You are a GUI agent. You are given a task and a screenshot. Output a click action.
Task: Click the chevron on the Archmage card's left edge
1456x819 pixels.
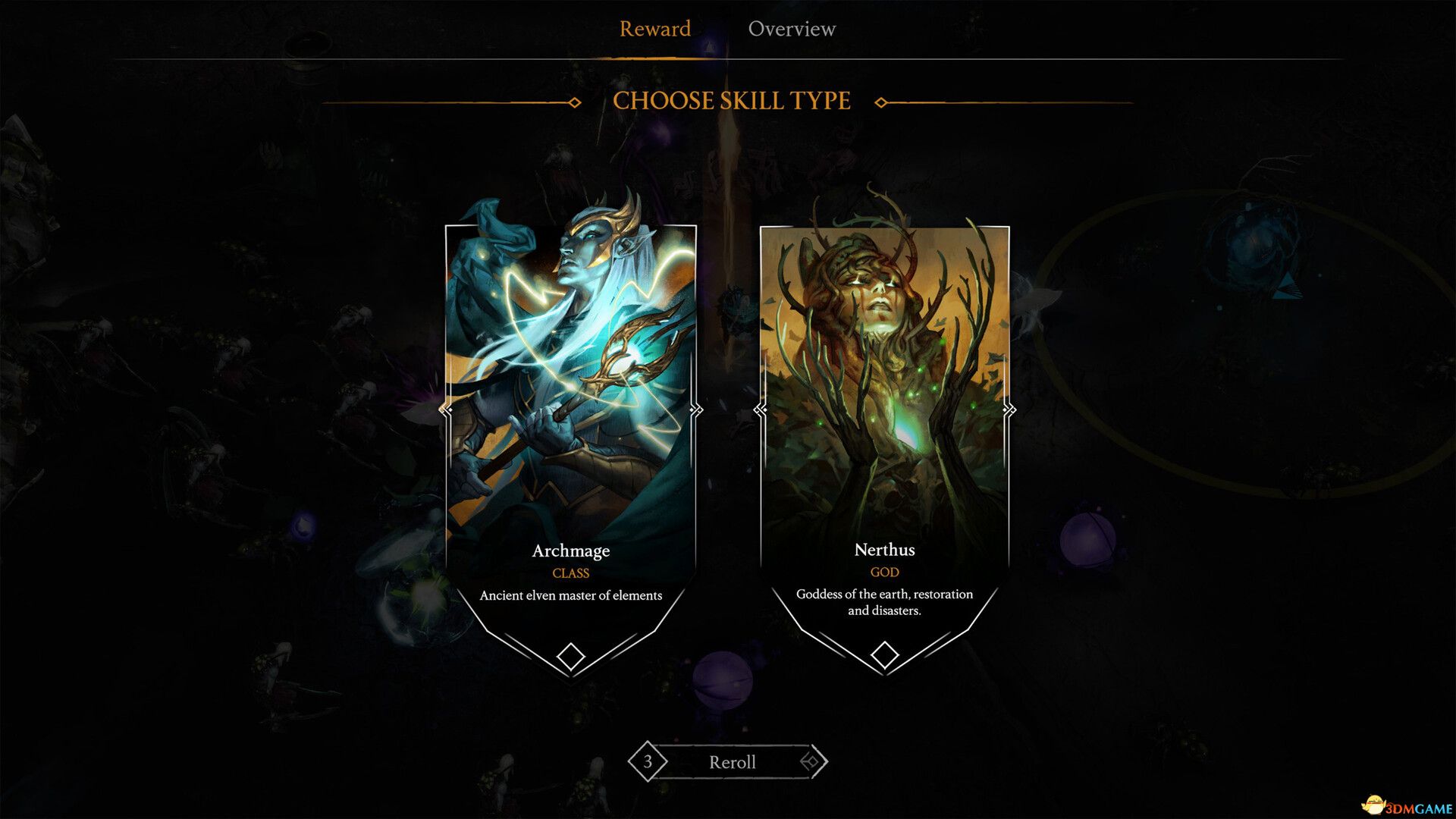[x=446, y=409]
